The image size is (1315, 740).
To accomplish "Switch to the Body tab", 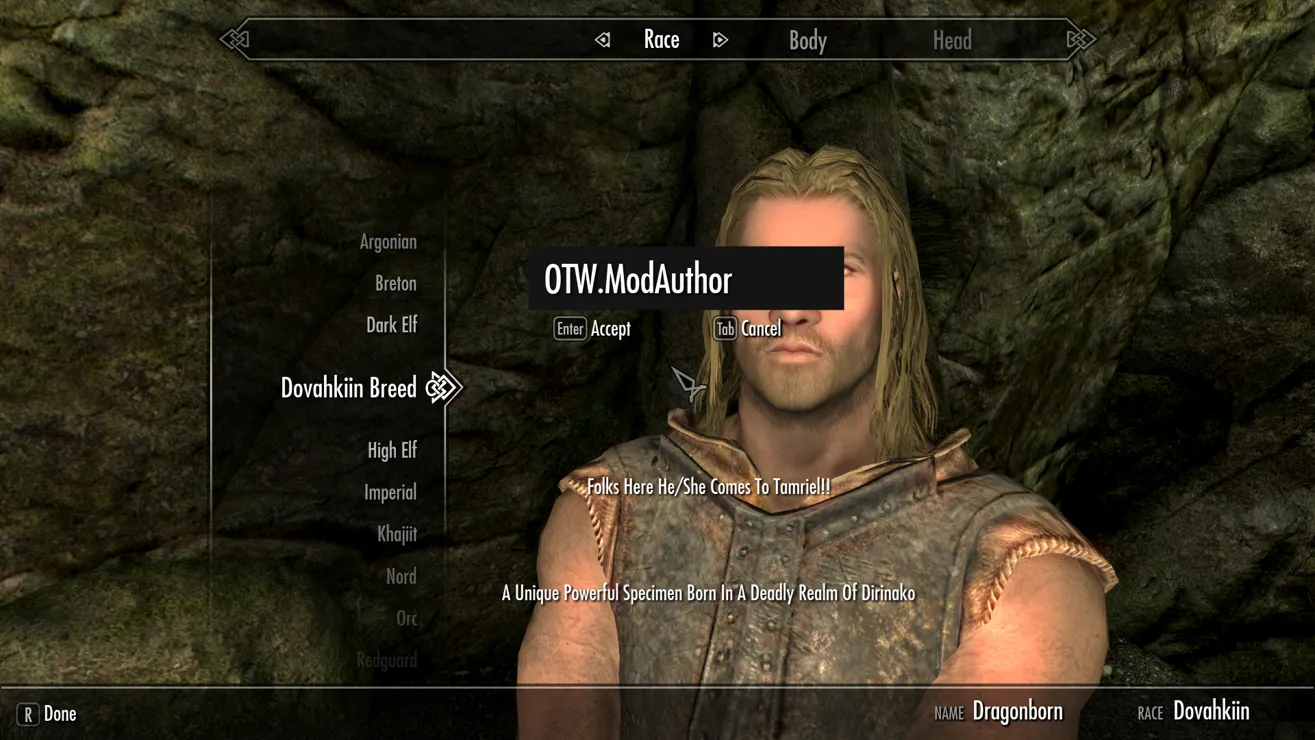I will point(807,40).
